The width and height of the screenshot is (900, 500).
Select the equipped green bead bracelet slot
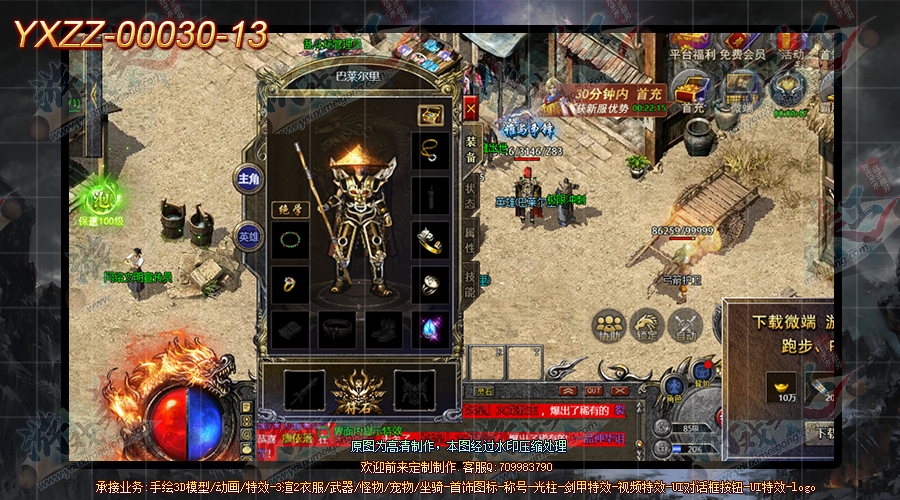tap(290, 241)
